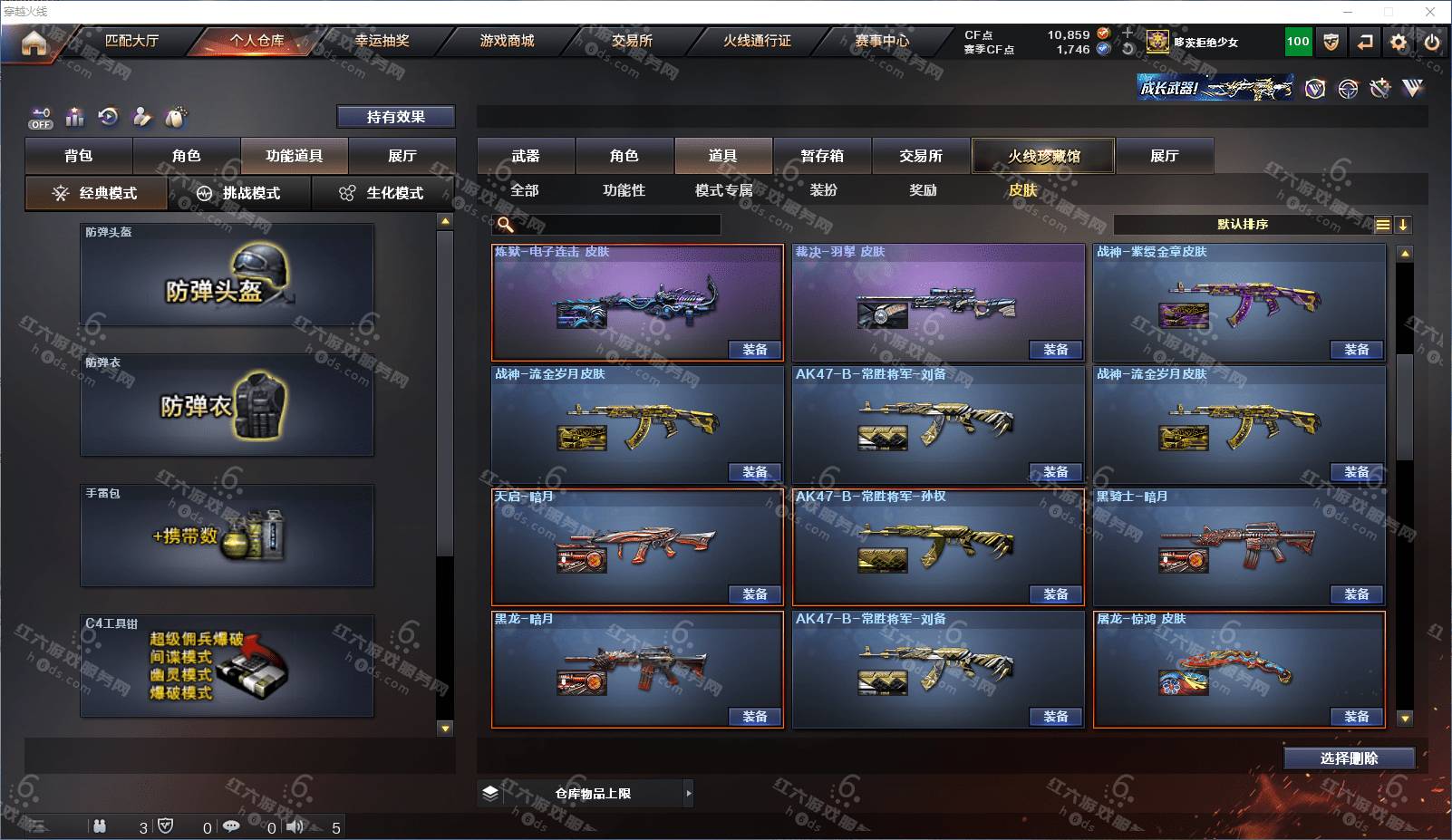The width and height of the screenshot is (1452, 840).
Task: Open the 匹配大厅 lobby menu
Action: tap(131, 41)
